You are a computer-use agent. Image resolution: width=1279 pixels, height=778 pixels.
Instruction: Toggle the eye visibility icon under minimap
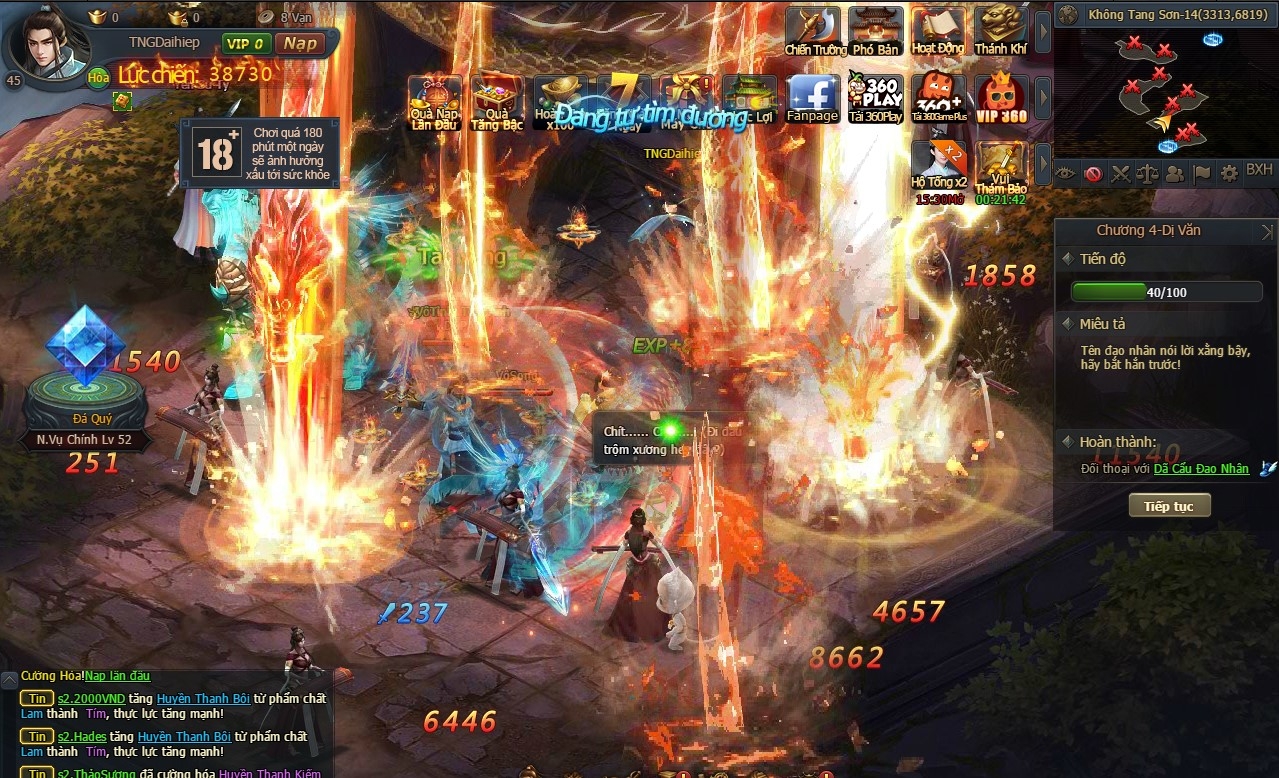click(1066, 173)
